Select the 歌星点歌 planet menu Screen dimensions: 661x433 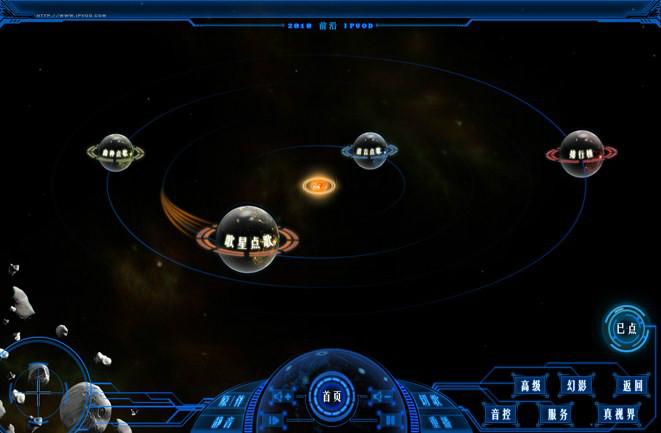click(247, 240)
